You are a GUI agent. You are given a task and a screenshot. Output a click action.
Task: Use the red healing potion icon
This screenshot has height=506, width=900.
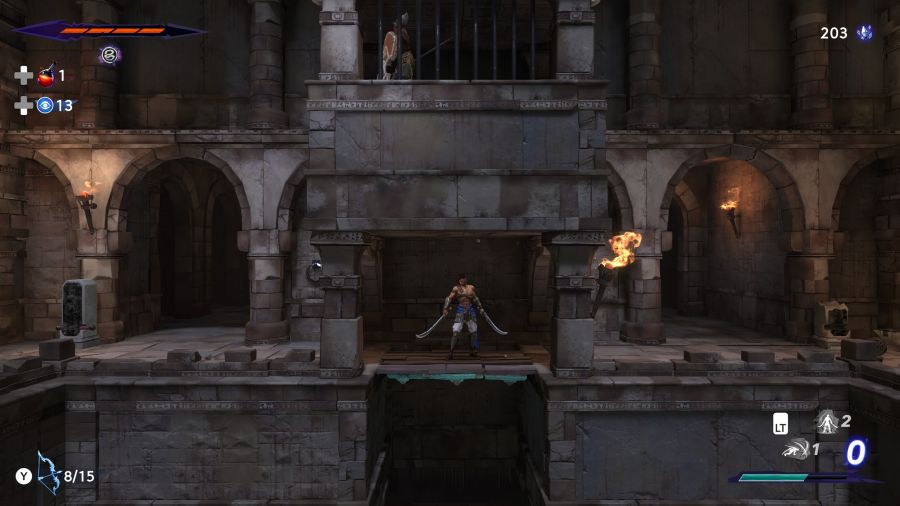point(46,75)
